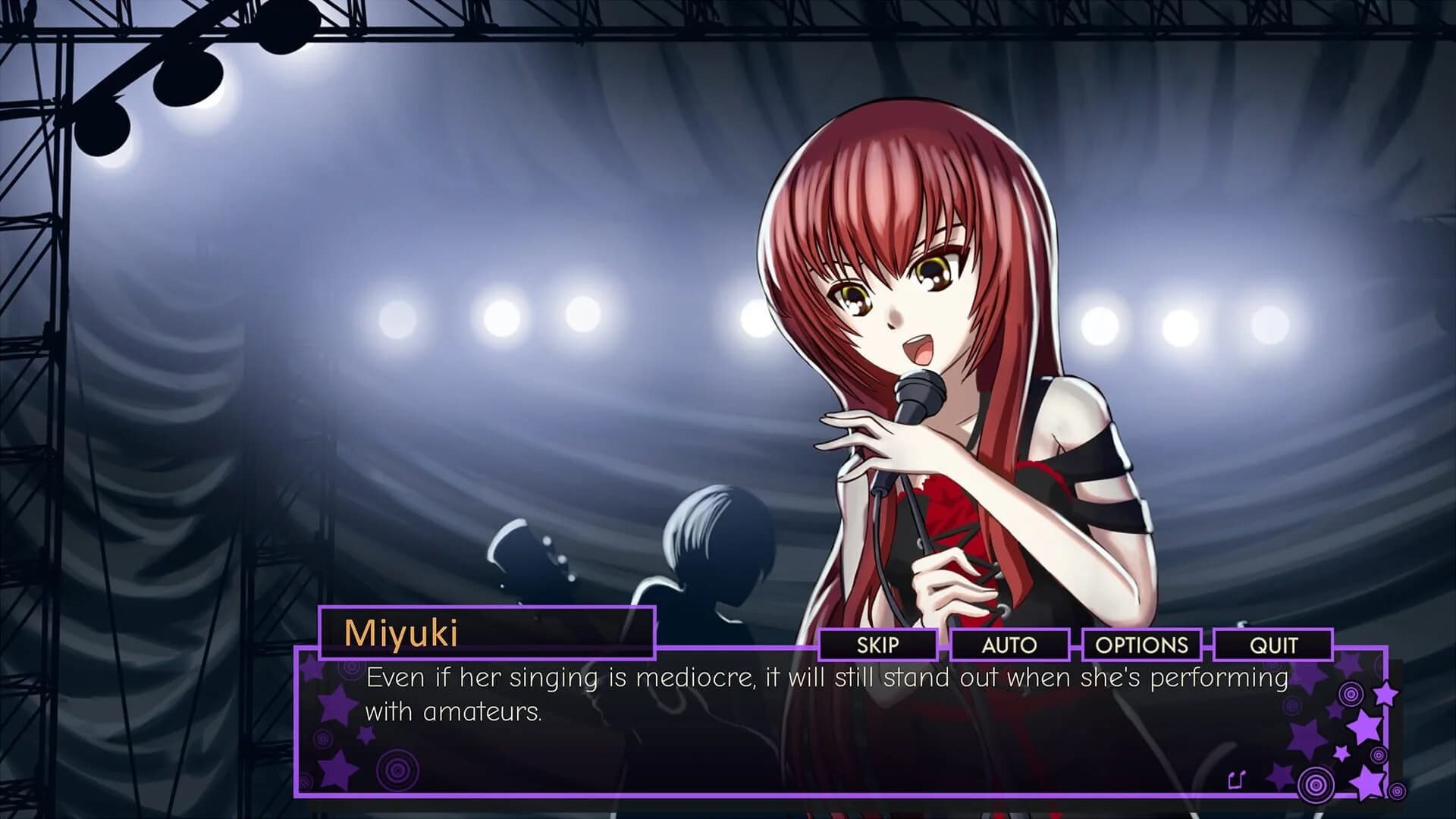Click the concentric circles decoration on the textbox right edge
The image size is (1456, 819).
coord(1351,693)
